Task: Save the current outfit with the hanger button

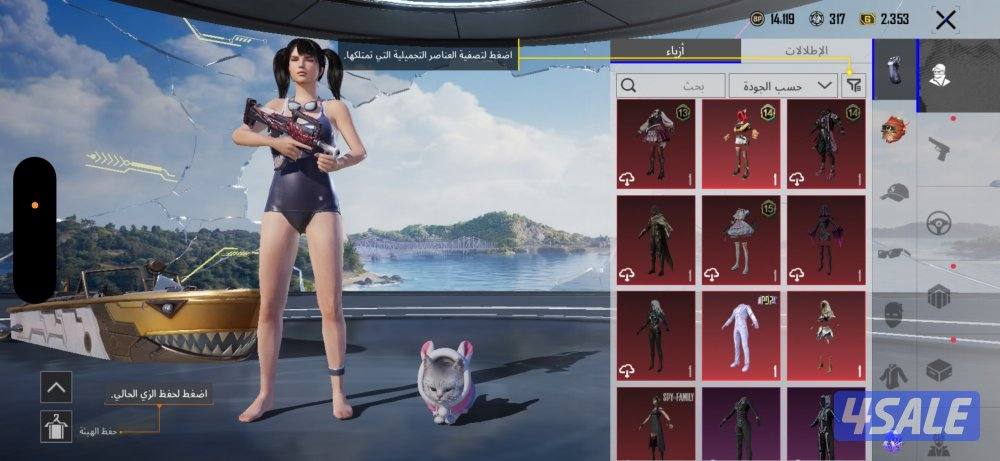Action: pos(56,427)
